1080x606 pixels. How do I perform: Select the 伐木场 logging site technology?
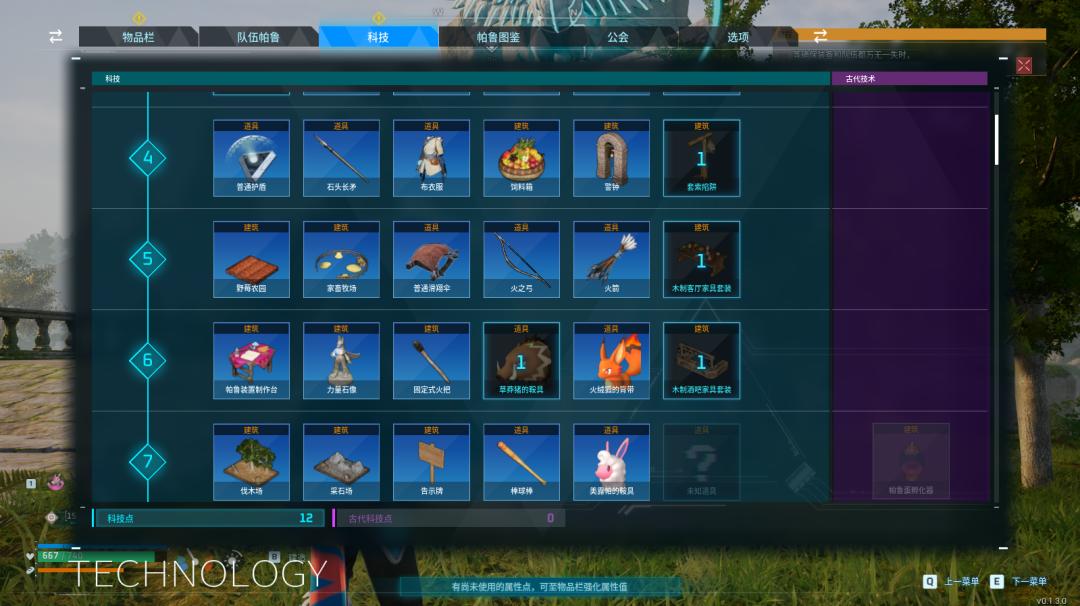[x=251, y=461]
